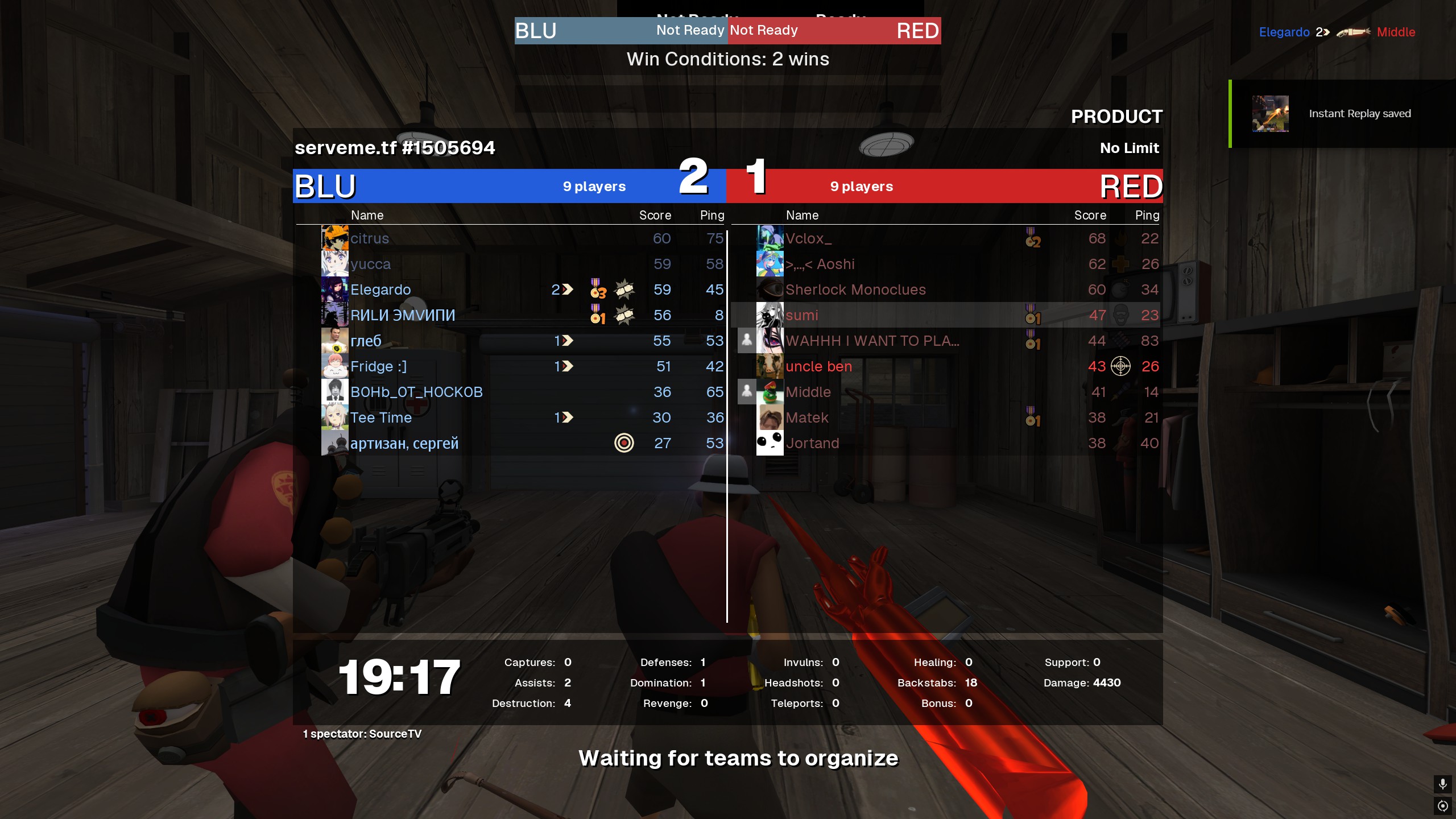Open Middle's avatar in the RED list
1456x819 pixels.
770,392
